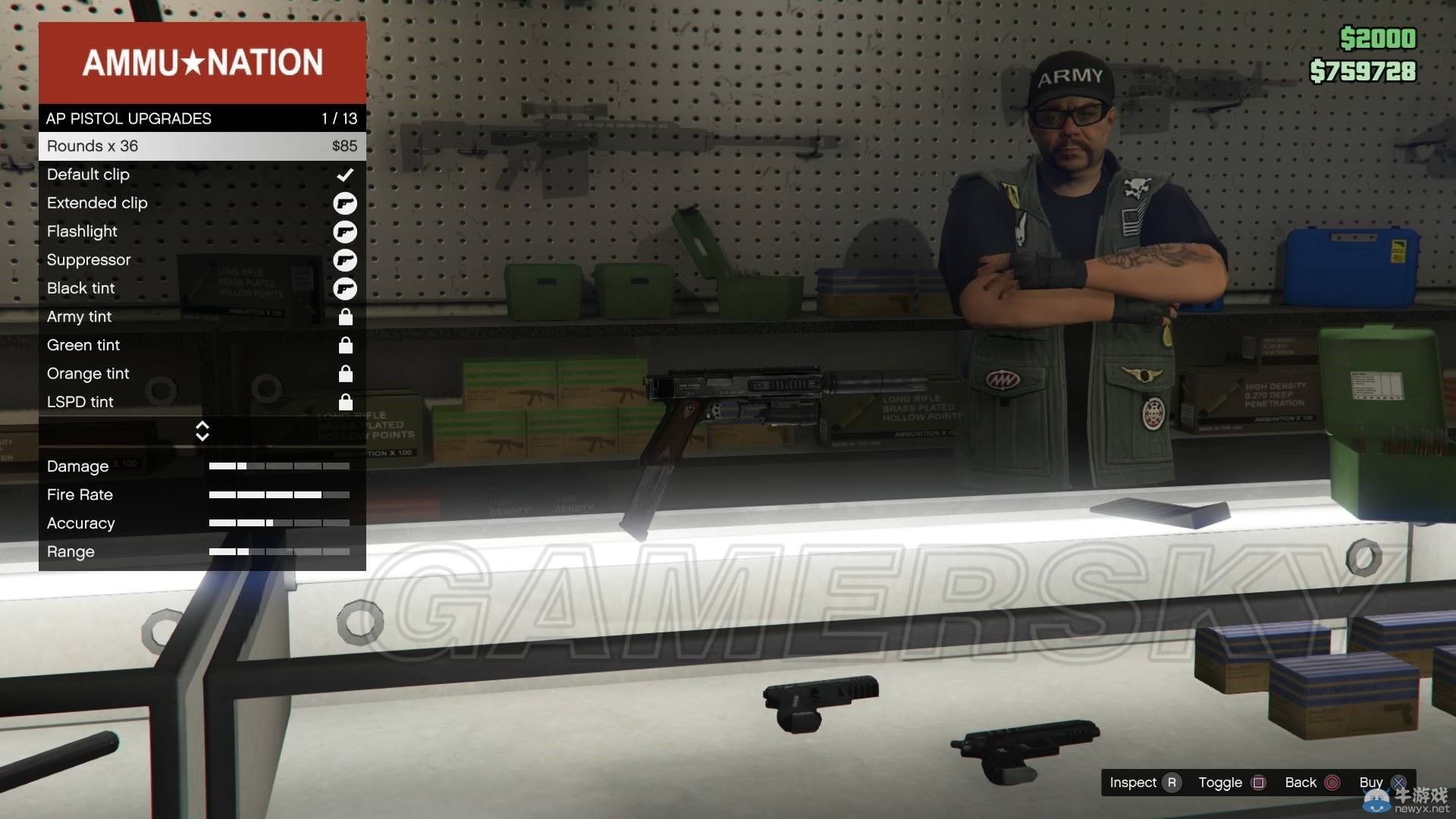Click the Inspect R button icon
This screenshot has height=819, width=1456.
tap(1171, 782)
